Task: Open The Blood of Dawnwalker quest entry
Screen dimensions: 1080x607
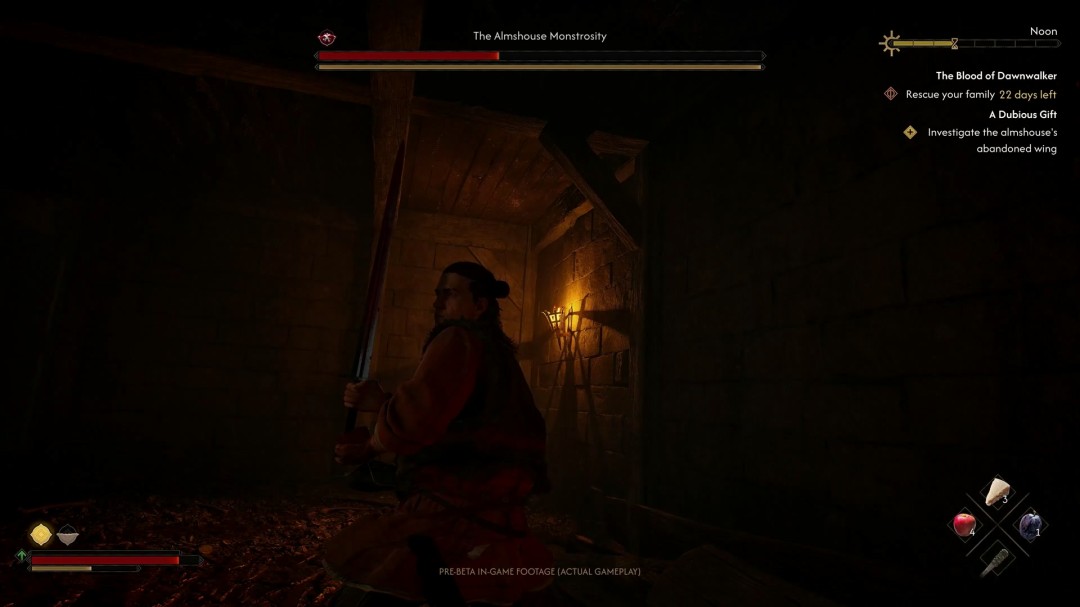Action: pos(995,76)
